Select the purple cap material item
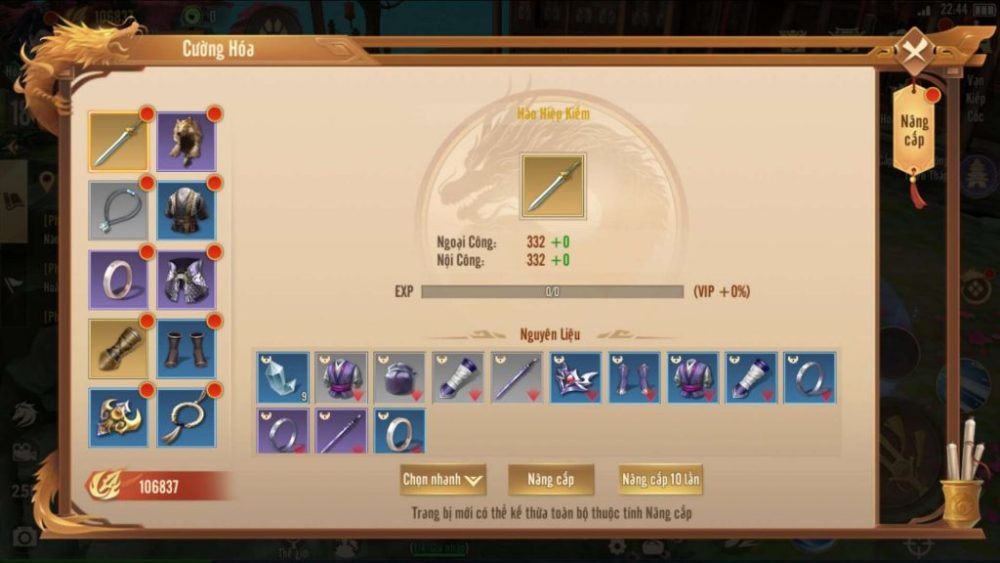The width and height of the screenshot is (1000, 563). click(x=399, y=378)
